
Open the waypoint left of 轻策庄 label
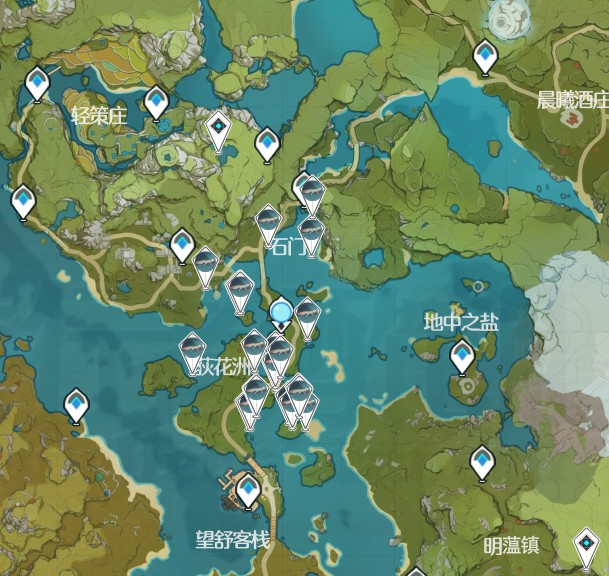(x=38, y=82)
